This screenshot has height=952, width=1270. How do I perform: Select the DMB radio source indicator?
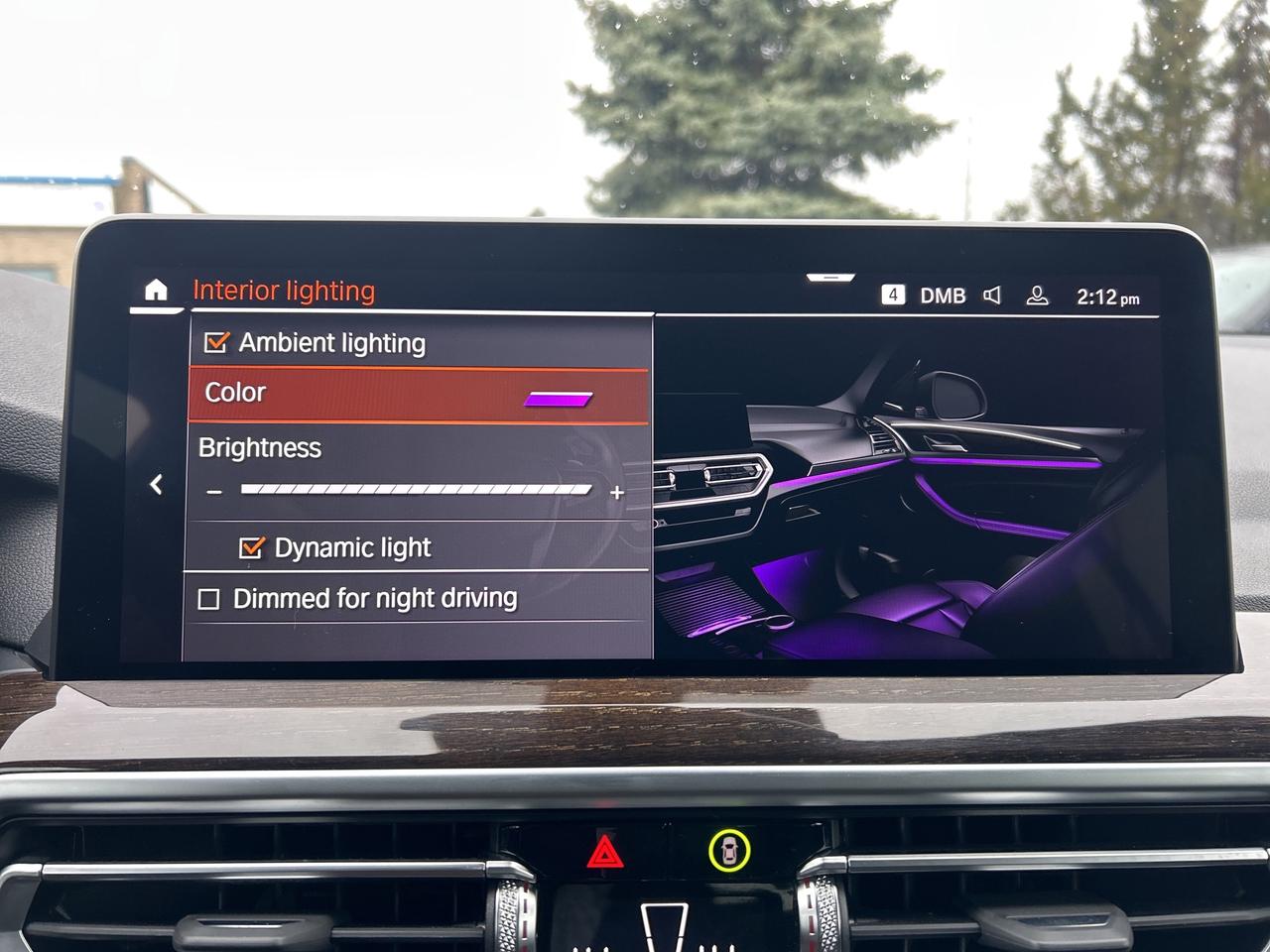click(943, 294)
